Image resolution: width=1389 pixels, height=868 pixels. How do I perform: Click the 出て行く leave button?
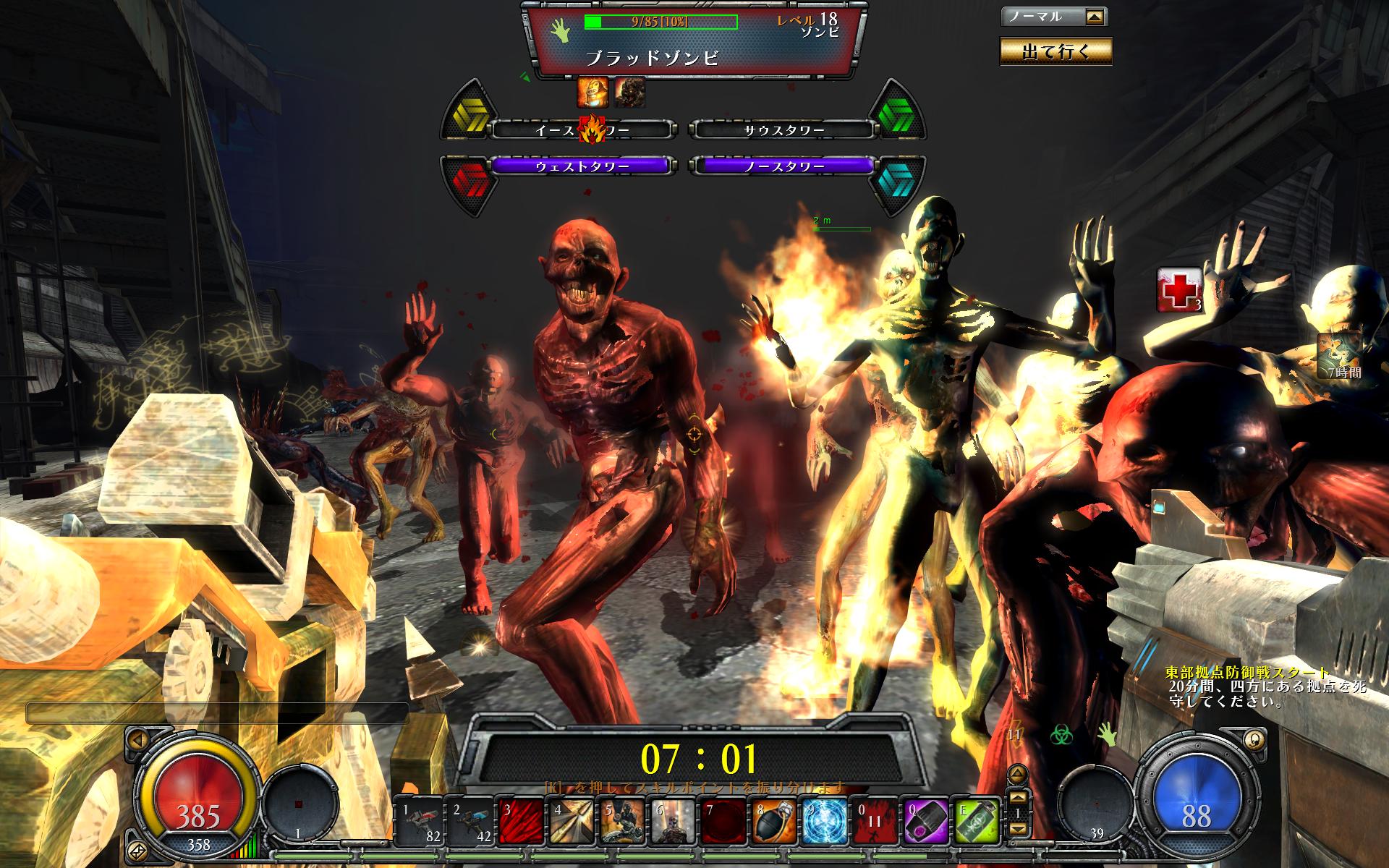[x=1055, y=51]
